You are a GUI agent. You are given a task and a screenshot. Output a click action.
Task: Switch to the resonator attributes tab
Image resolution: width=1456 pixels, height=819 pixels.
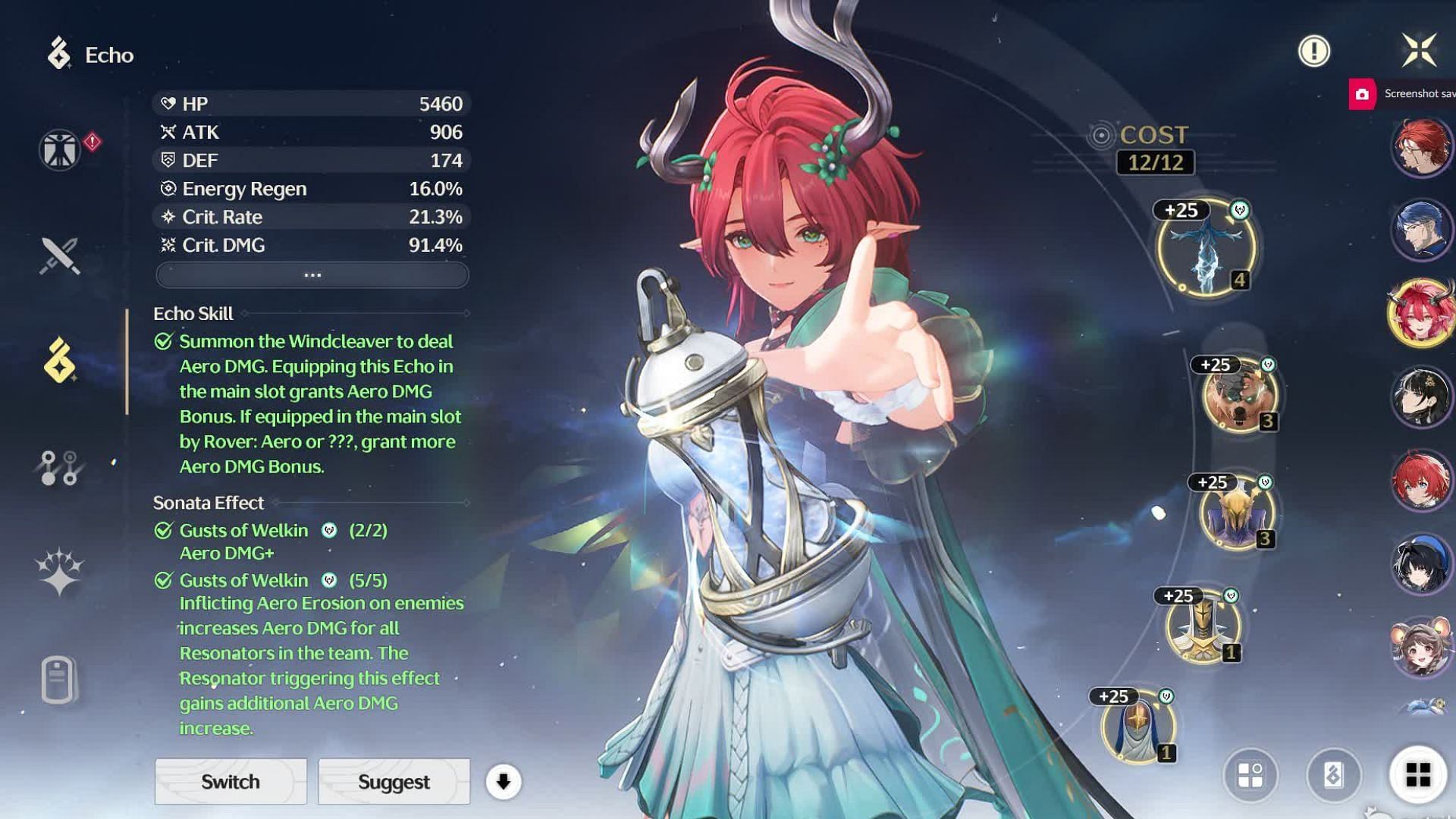(x=59, y=149)
